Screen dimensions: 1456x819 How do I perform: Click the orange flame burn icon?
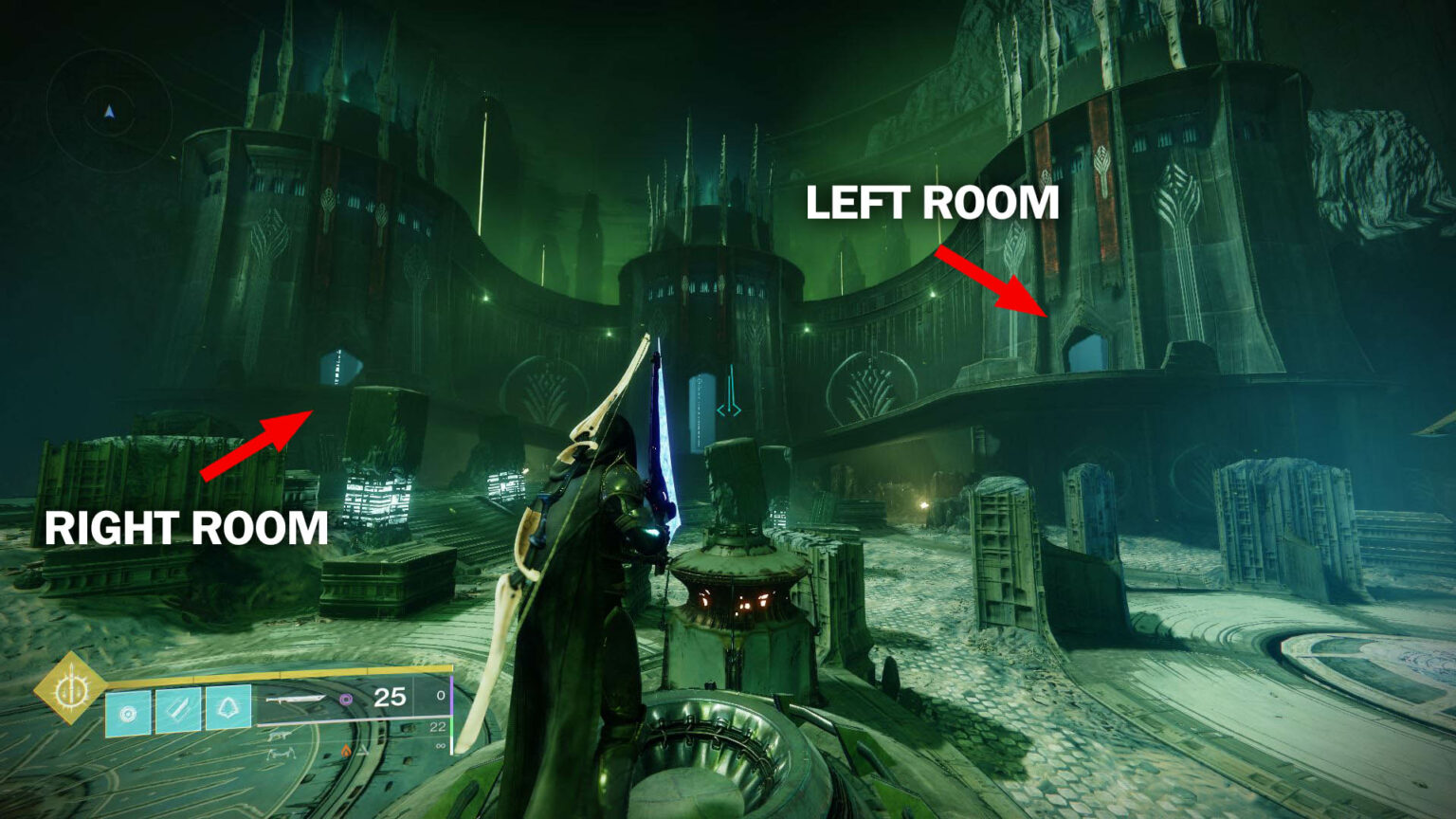(346, 750)
